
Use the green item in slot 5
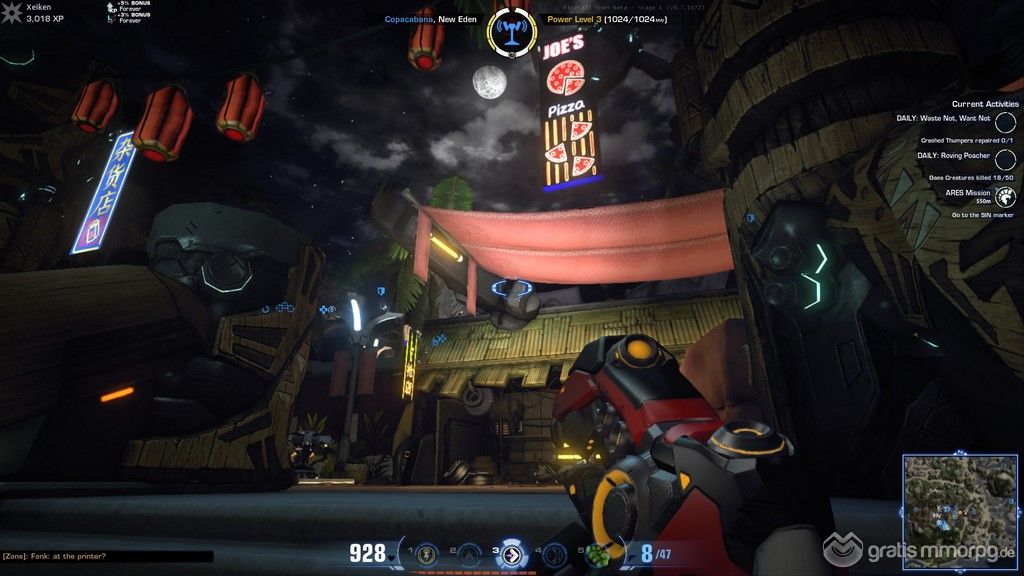[x=598, y=554]
